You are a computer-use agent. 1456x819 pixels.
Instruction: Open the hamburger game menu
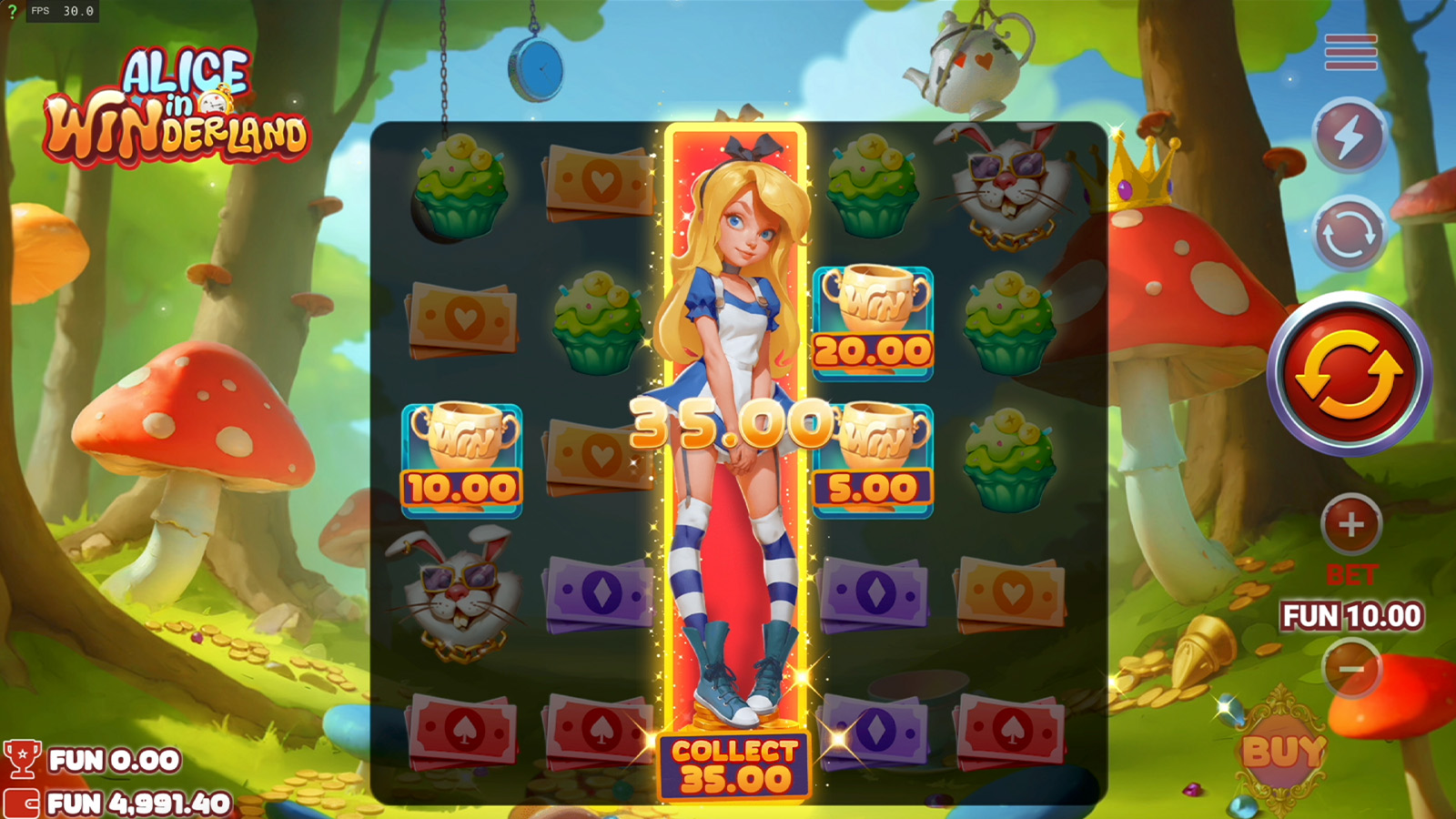pyautogui.click(x=1350, y=53)
